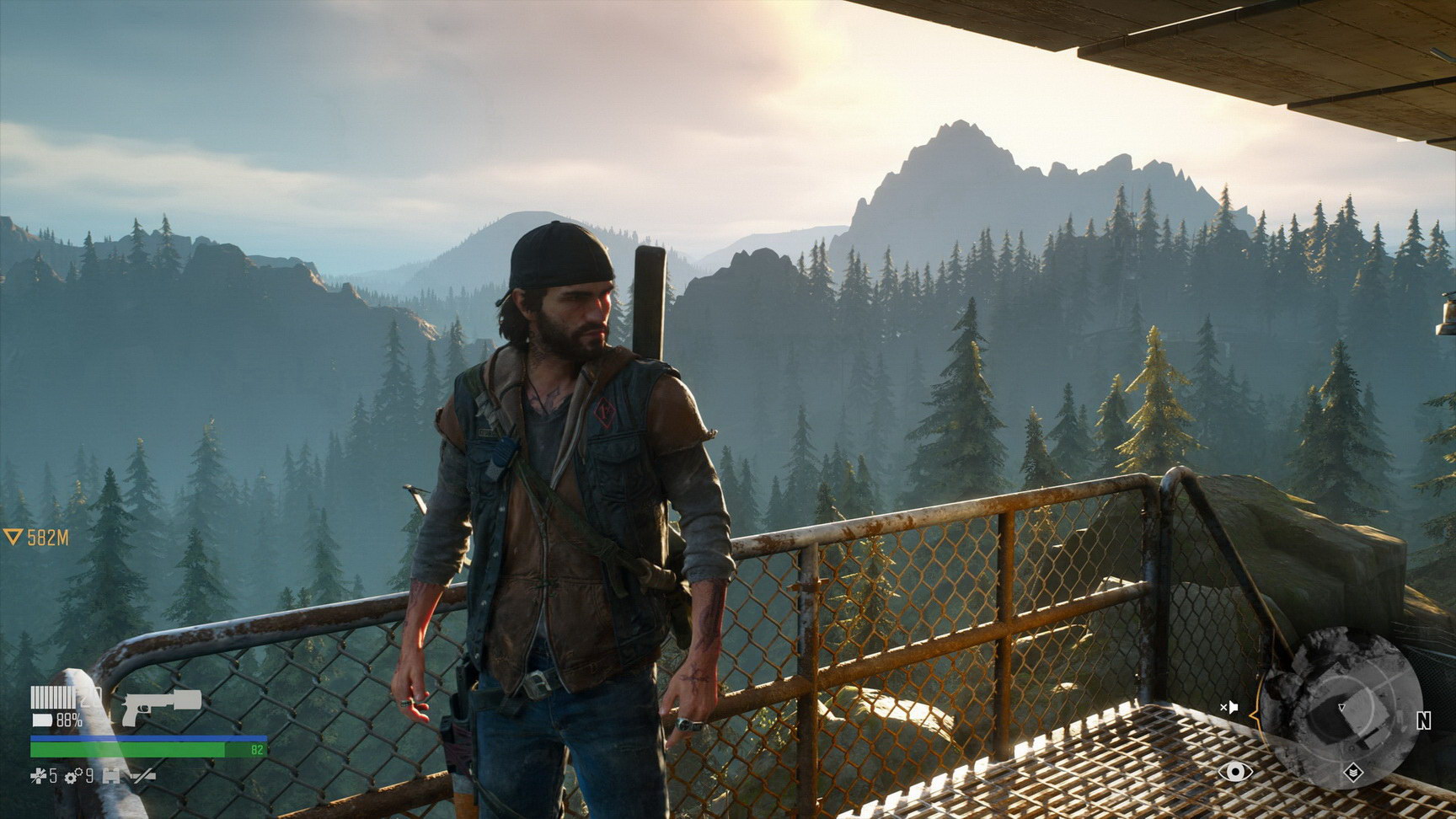1456x819 pixels.
Task: Click the muted speaker noise indicator
Action: (x=1228, y=707)
